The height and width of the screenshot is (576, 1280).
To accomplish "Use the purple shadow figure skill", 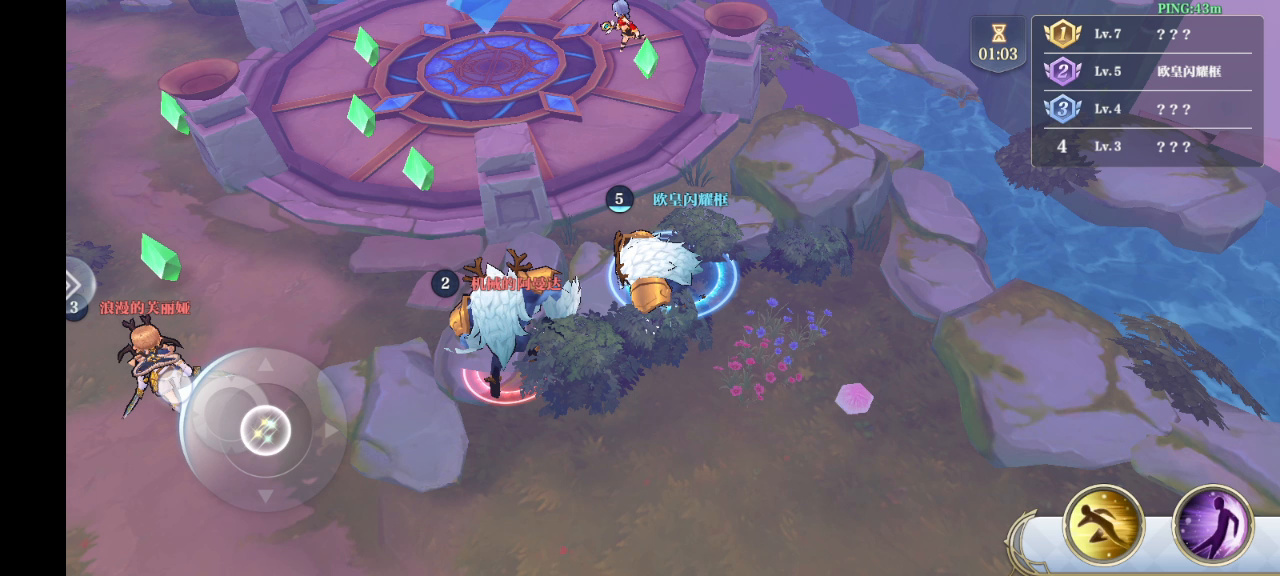I will [x=1212, y=524].
